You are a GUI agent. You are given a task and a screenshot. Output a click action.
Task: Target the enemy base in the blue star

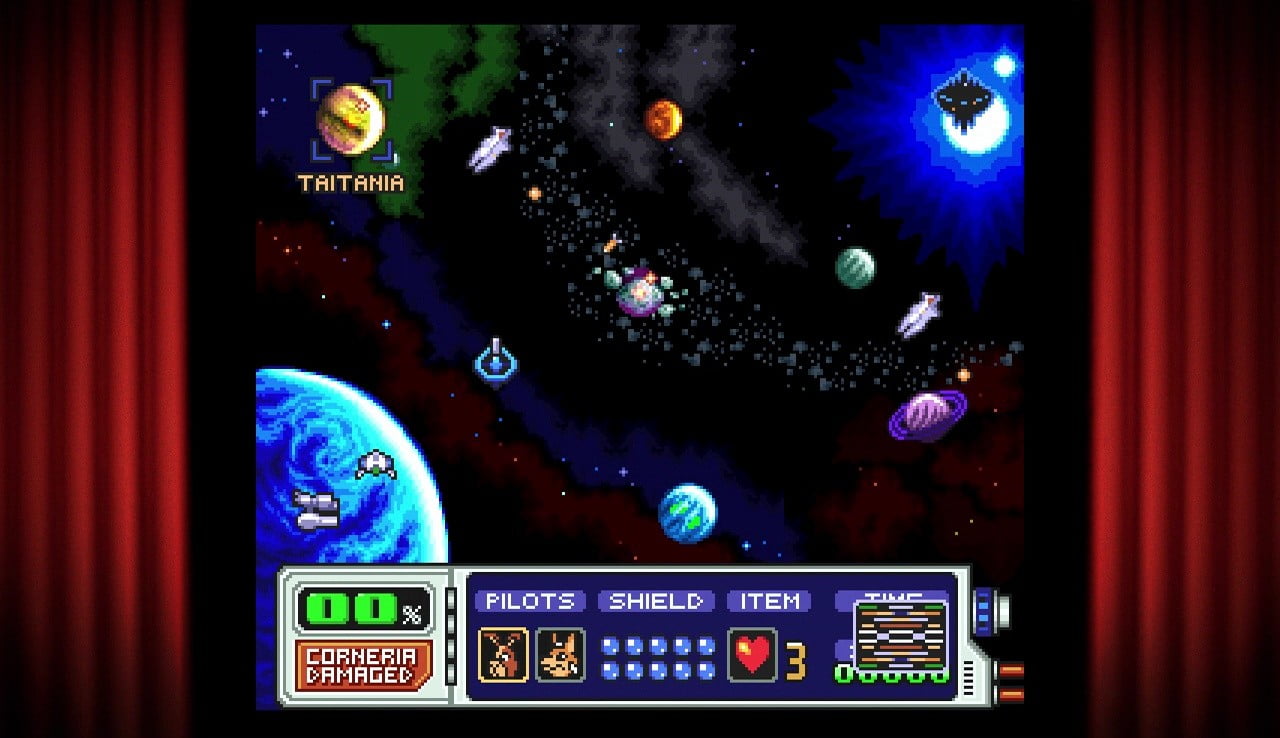961,102
